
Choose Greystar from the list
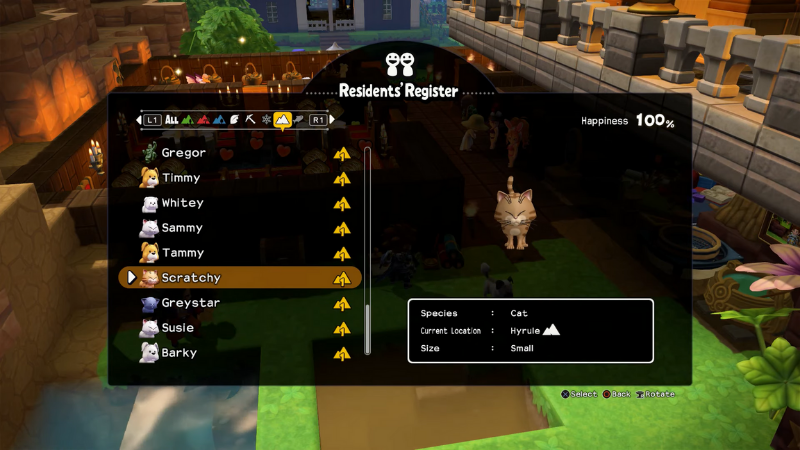click(x=190, y=302)
